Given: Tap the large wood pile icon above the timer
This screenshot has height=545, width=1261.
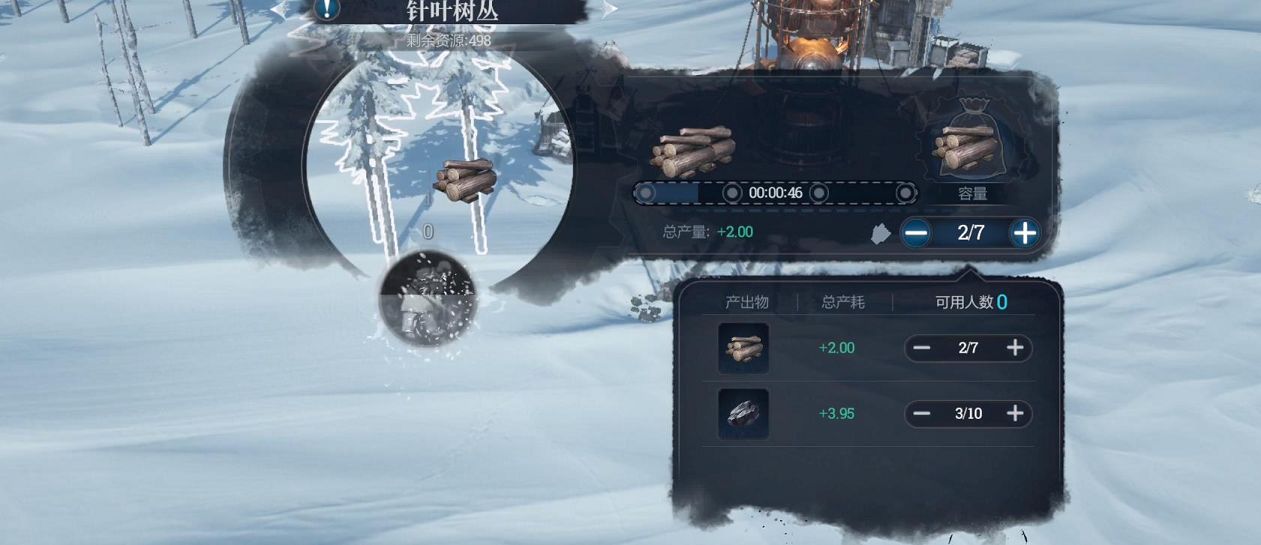Looking at the screenshot, I should [693, 151].
